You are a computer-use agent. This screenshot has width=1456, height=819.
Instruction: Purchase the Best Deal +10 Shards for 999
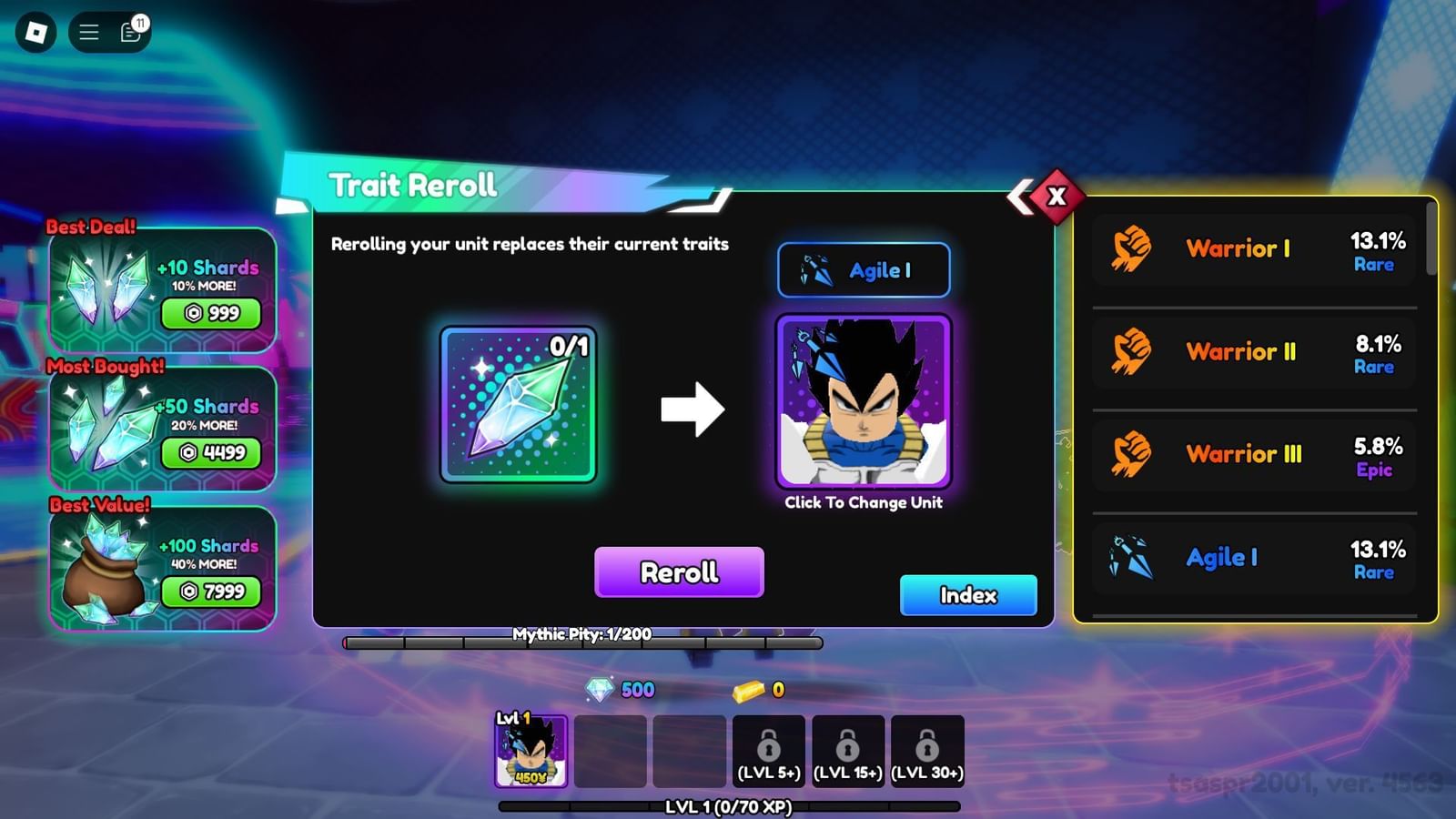tap(209, 314)
